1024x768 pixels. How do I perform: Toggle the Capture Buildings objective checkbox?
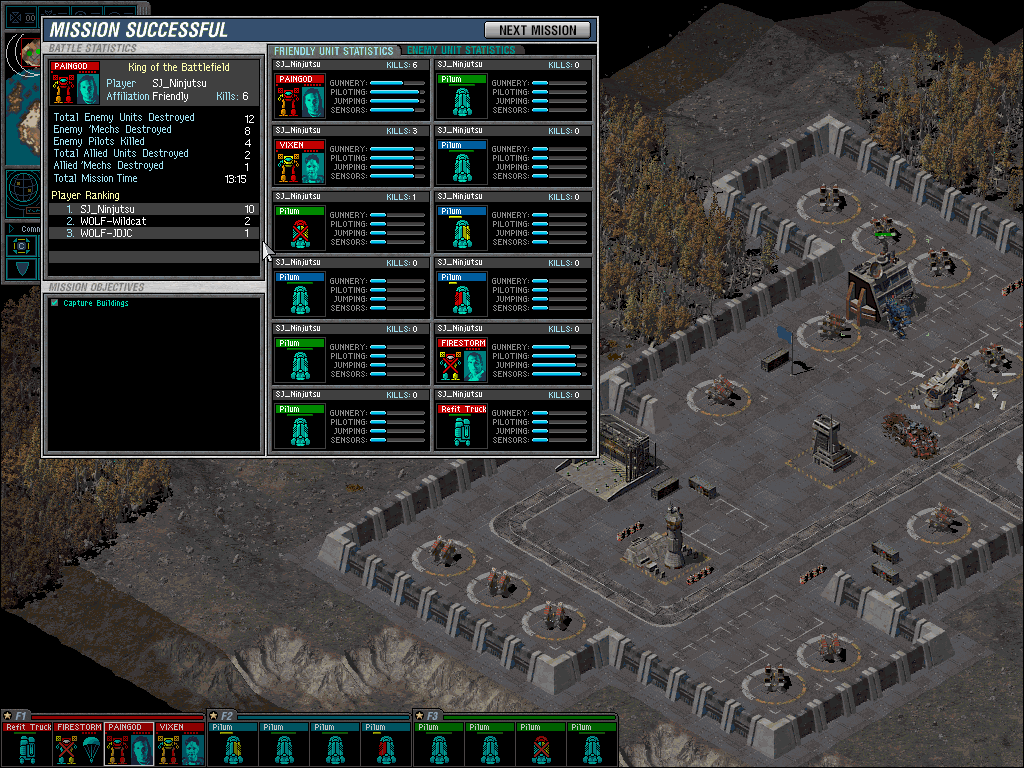point(55,303)
